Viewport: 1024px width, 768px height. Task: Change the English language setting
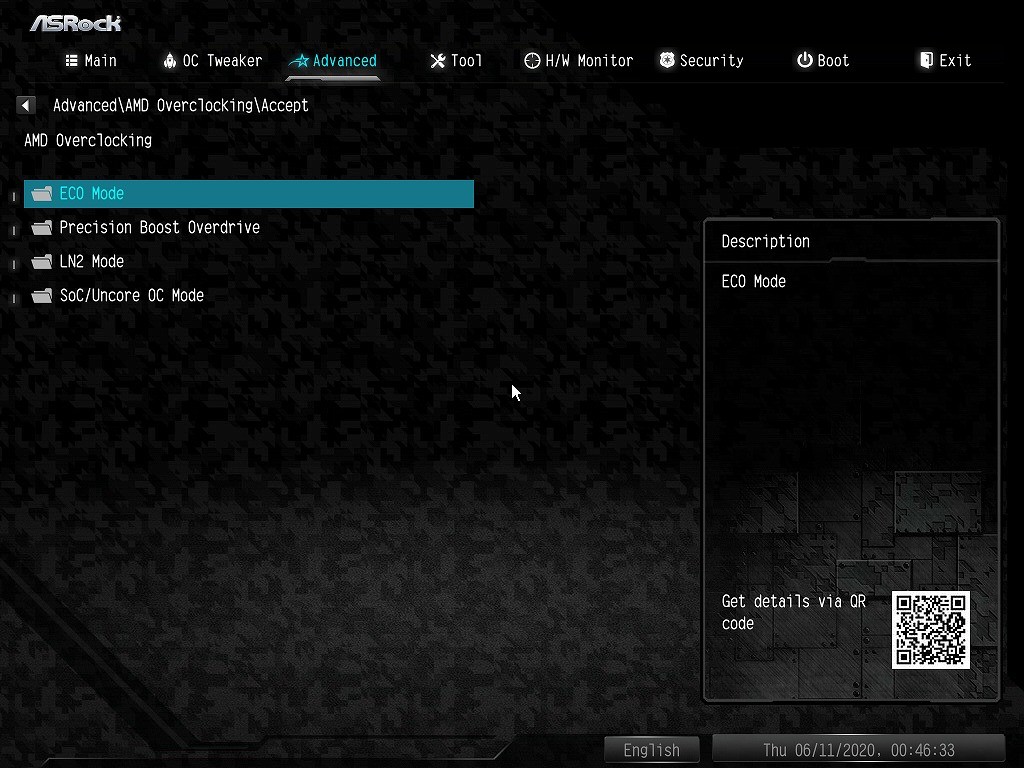(652, 750)
